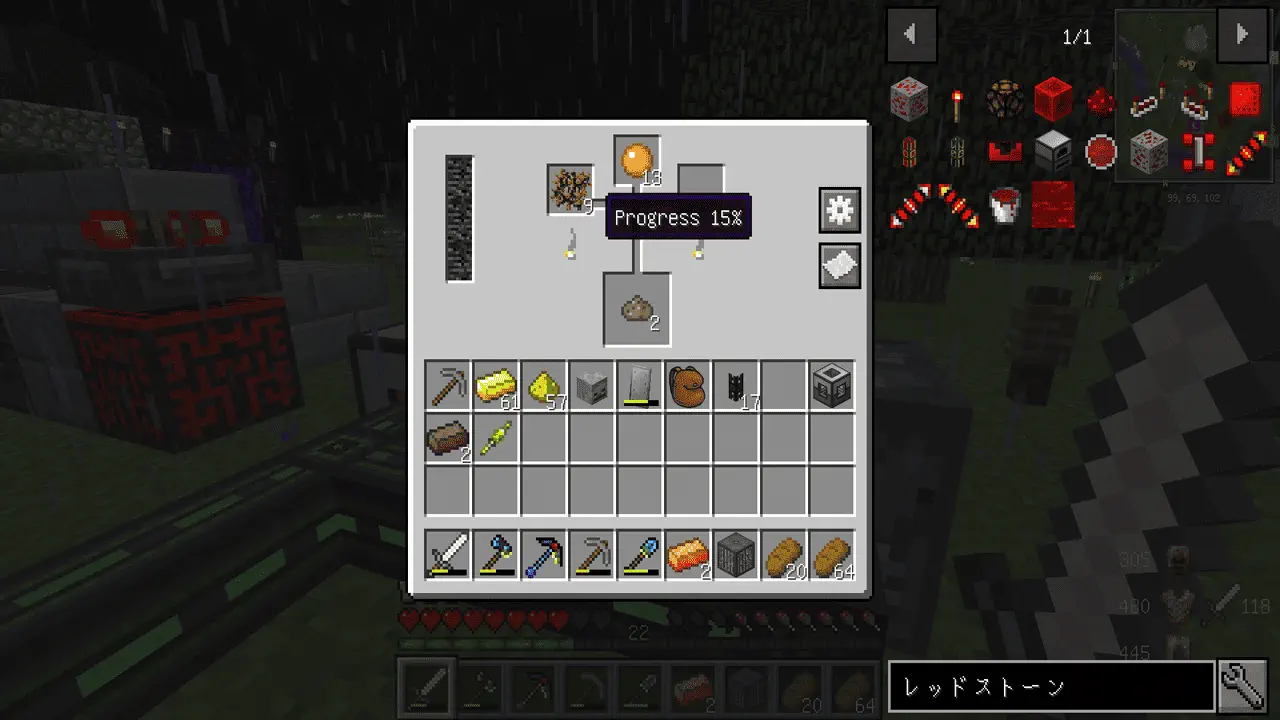Select the brown tangled input stack of 9
Screen dimensions: 1280x720
[570, 188]
